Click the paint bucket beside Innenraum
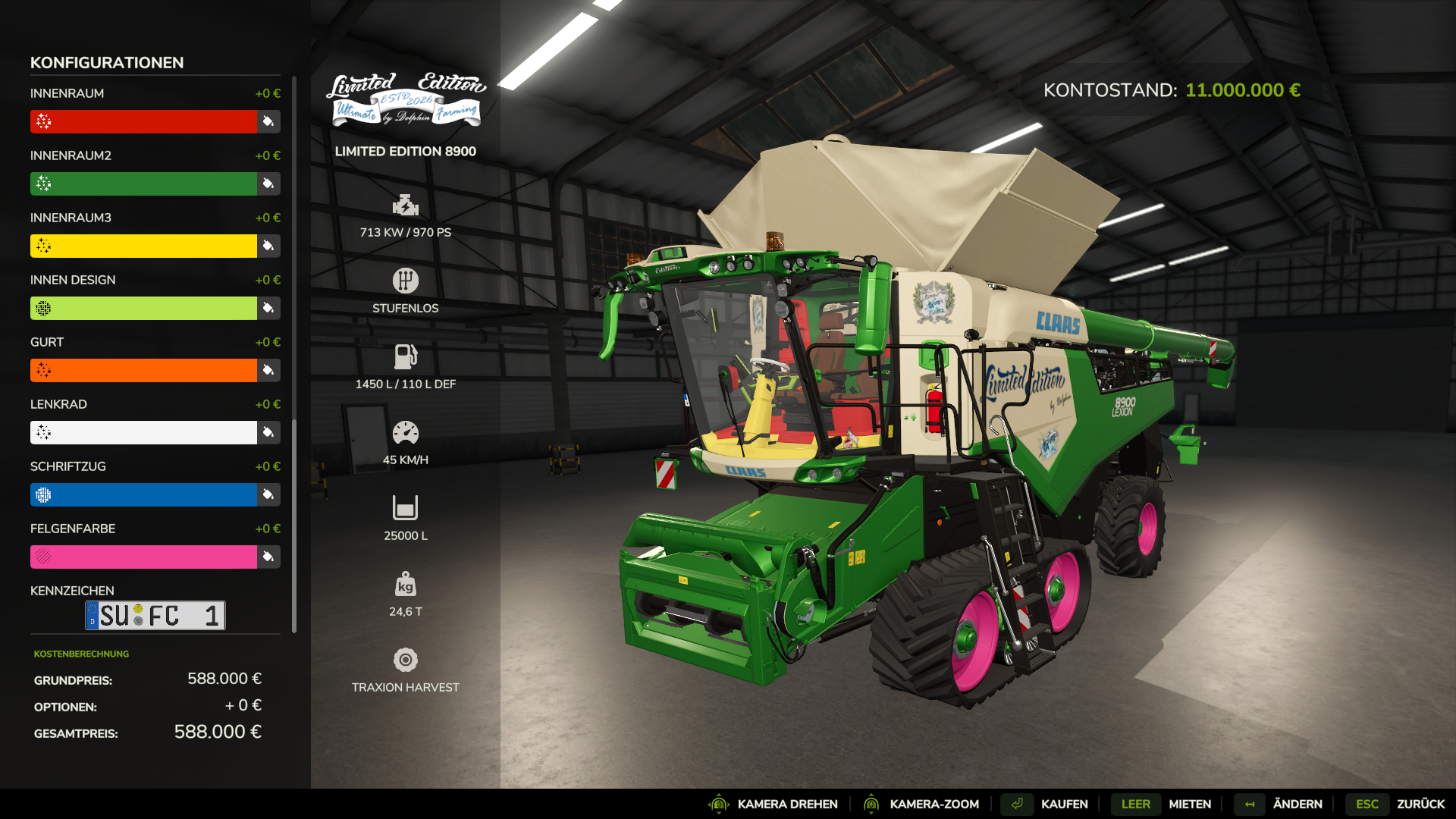1456x819 pixels. [x=268, y=121]
